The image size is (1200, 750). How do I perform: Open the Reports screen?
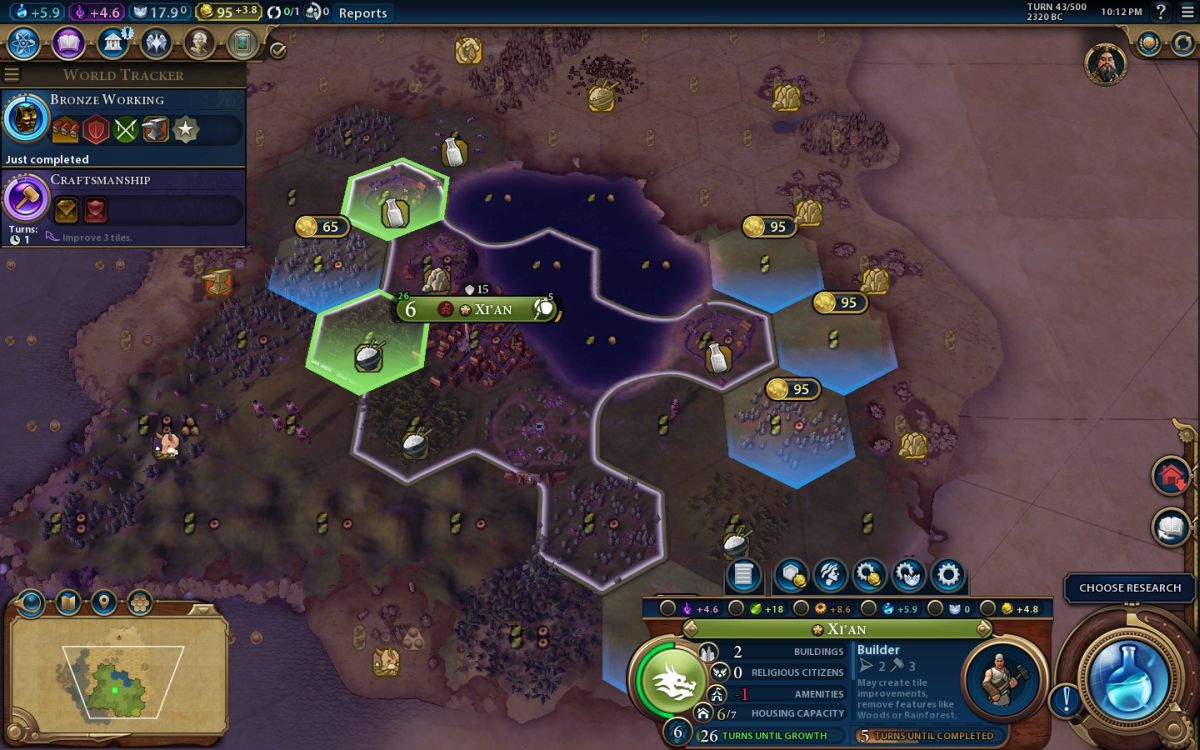point(362,13)
